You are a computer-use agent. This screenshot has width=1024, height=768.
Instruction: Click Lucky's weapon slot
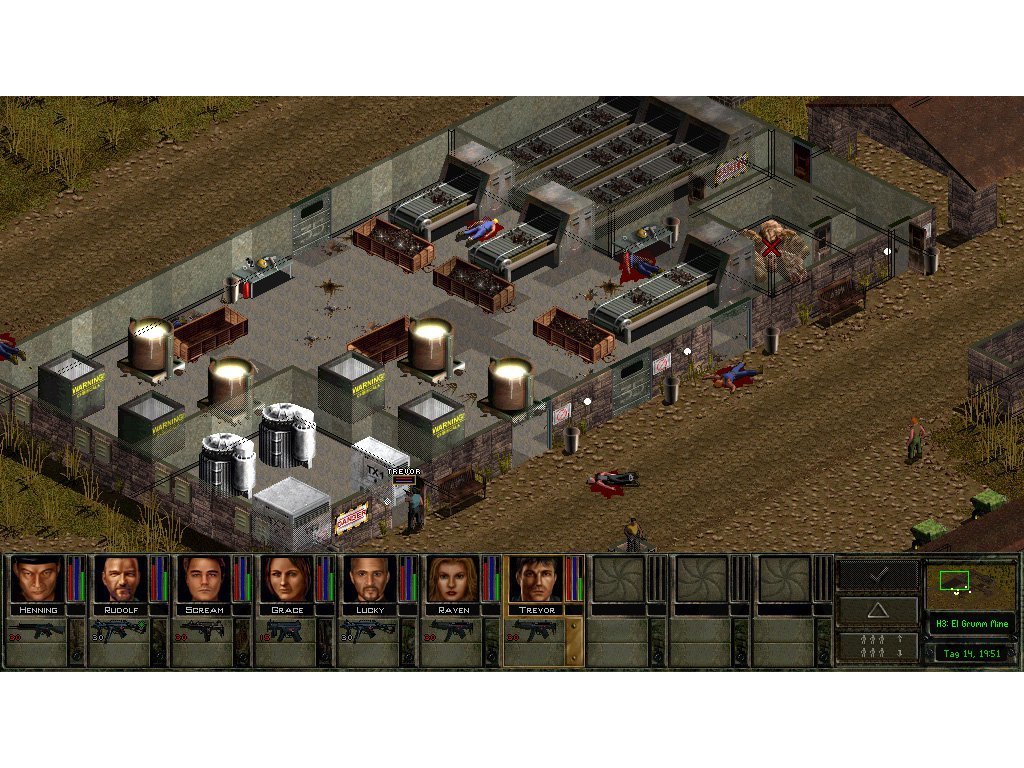pyautogui.click(x=369, y=632)
